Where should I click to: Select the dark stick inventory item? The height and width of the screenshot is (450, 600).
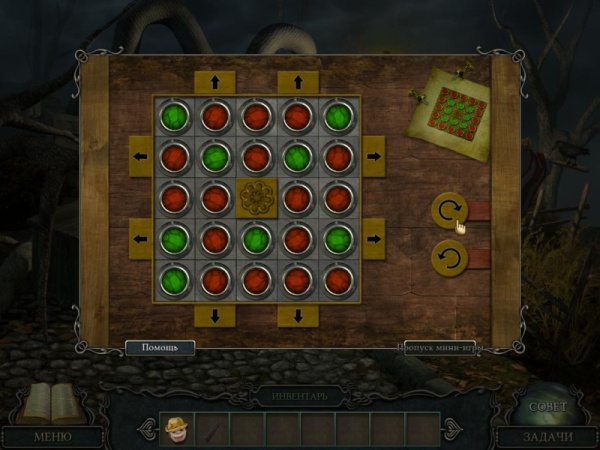click(212, 429)
